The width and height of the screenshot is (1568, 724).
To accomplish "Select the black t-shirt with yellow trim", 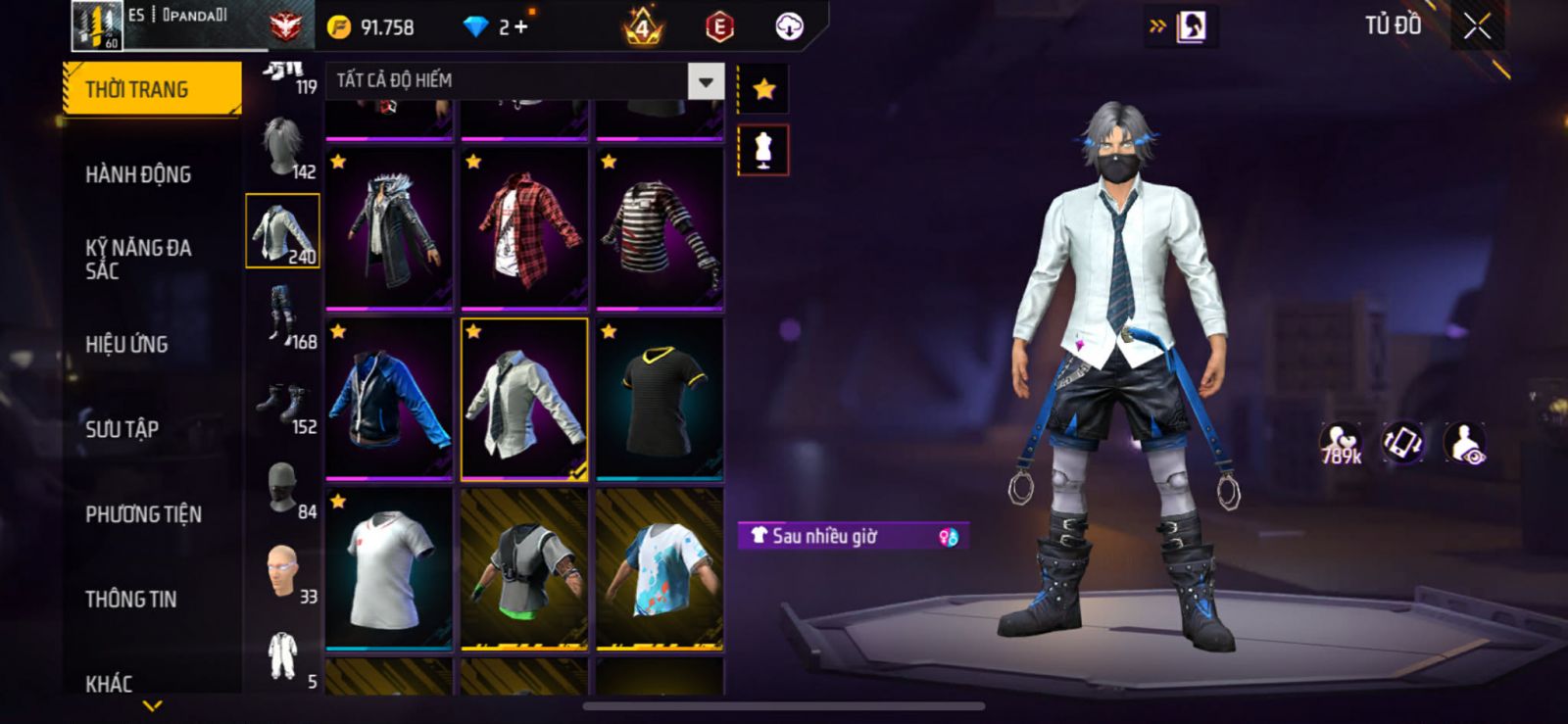I will coord(660,400).
